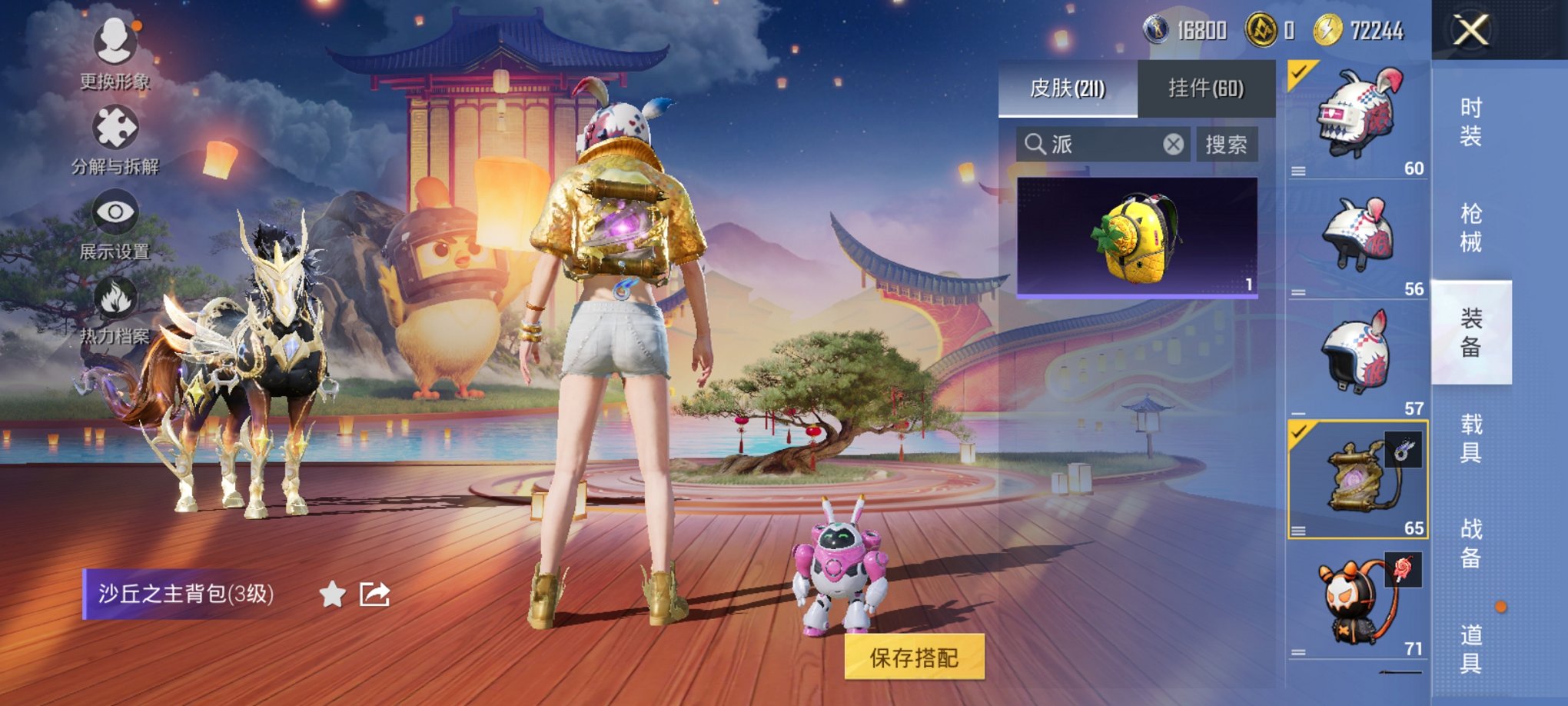
Task: Toggle the yellow checkmark on the top helmet
Action: (x=1298, y=72)
